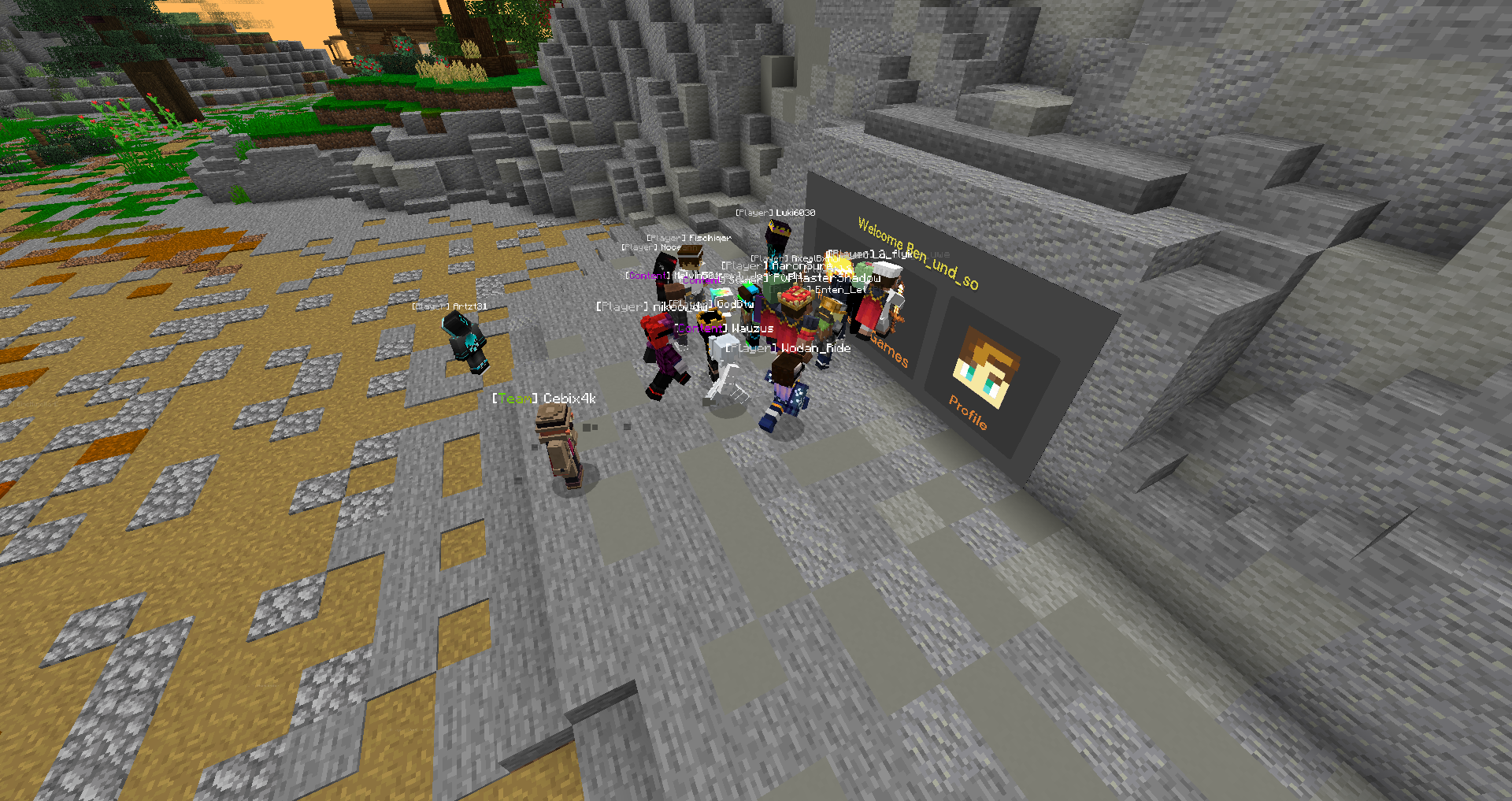Viewport: 1512px width, 801px height.
Task: Click player Enten_Le's name tag
Action: tap(839, 289)
